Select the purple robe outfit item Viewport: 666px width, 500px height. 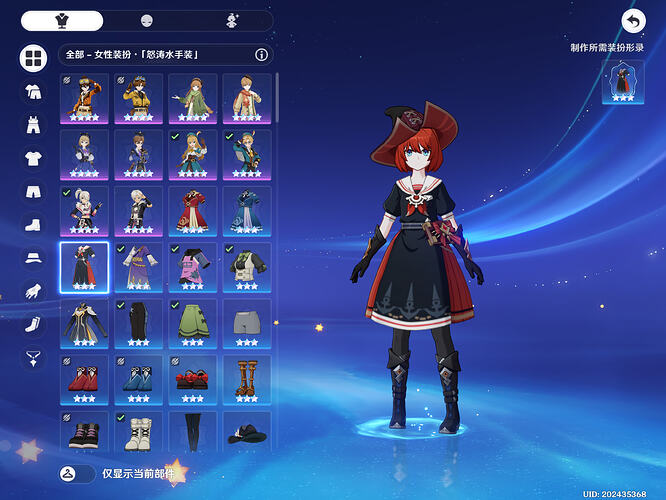(138, 267)
